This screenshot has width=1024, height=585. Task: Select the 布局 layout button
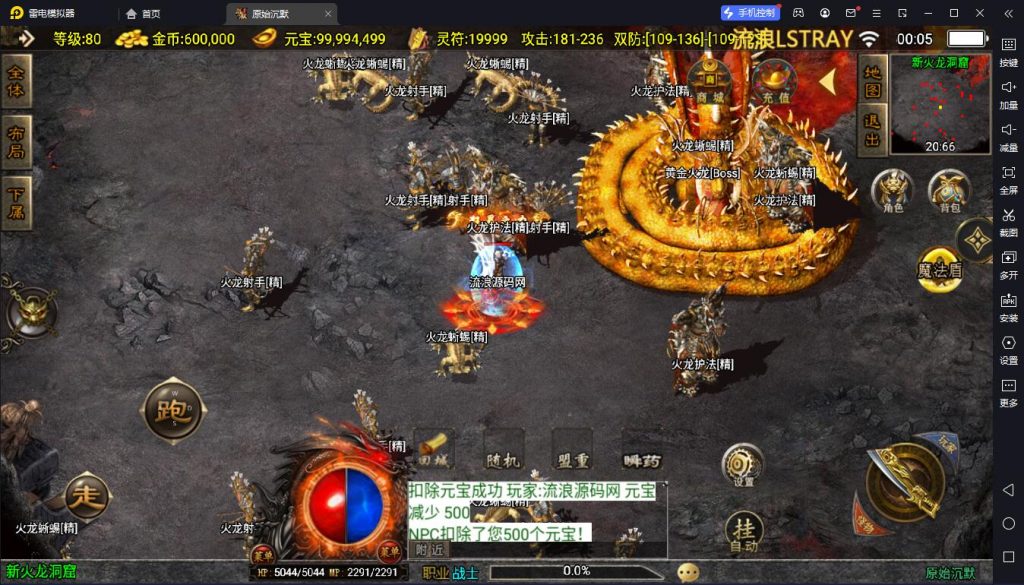point(17,142)
